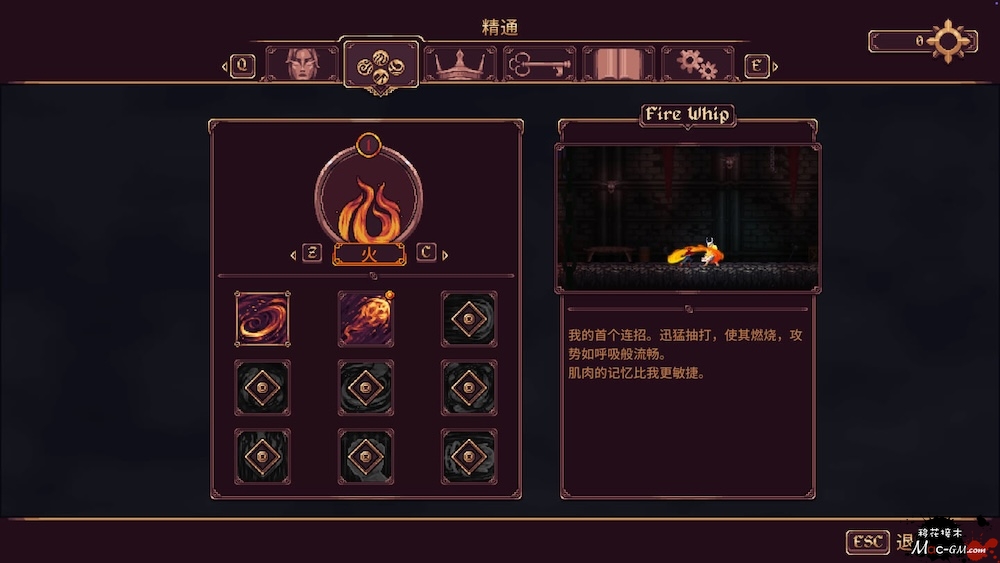Show the open book journal tab
The height and width of the screenshot is (563, 1000).
pos(618,65)
